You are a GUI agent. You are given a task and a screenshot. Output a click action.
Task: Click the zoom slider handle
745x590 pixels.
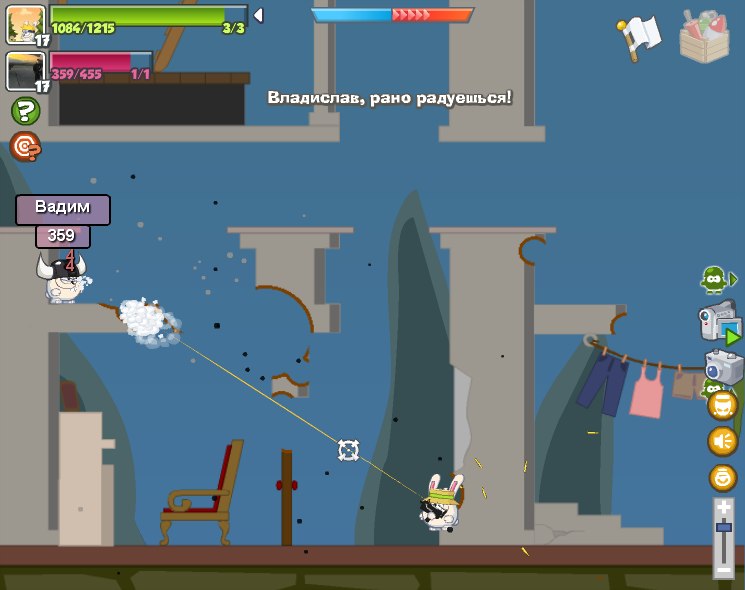723,526
